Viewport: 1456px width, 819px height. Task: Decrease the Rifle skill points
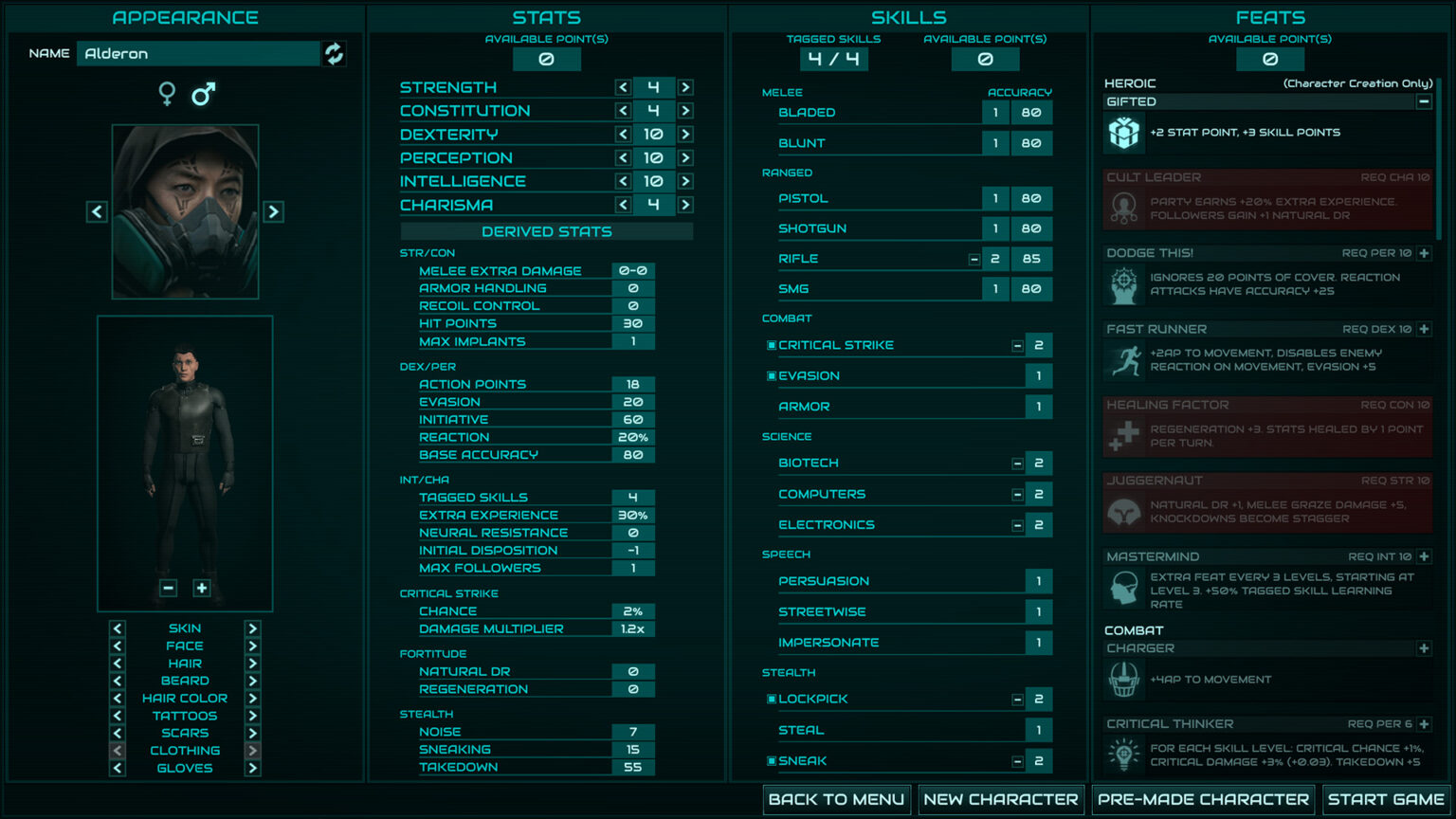click(x=974, y=258)
